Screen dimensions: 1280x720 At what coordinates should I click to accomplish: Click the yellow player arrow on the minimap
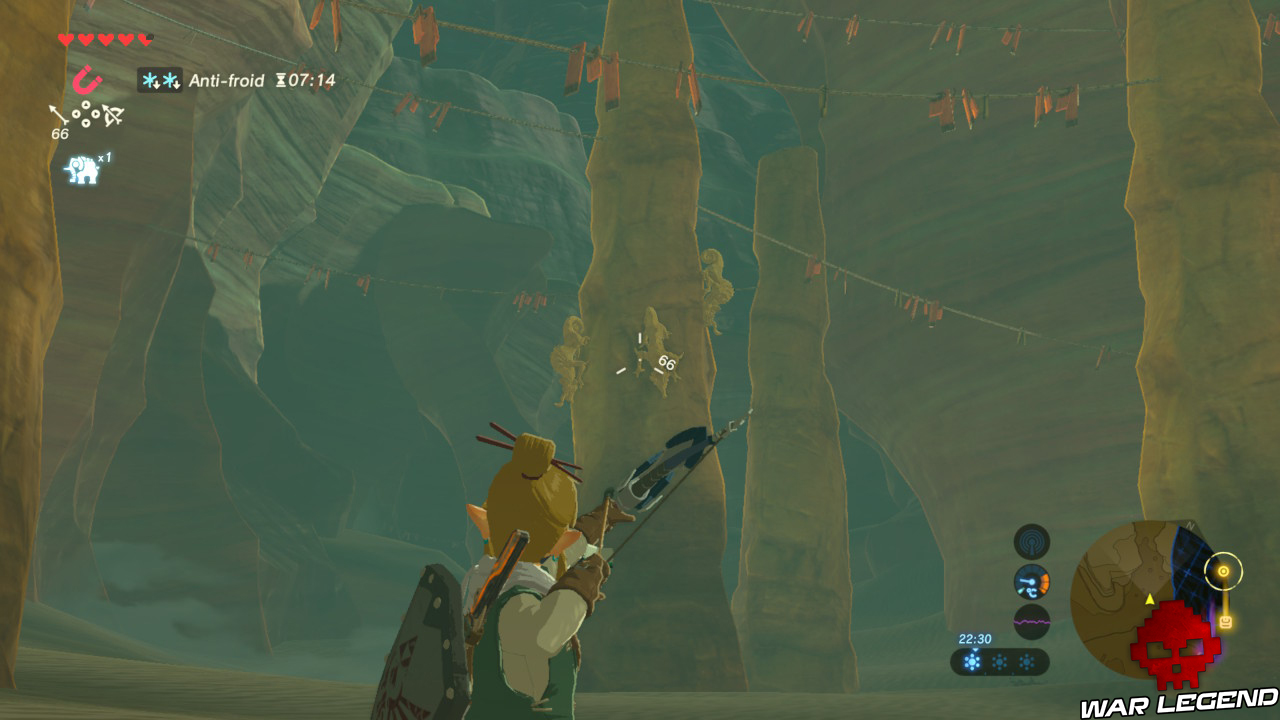click(x=1149, y=597)
